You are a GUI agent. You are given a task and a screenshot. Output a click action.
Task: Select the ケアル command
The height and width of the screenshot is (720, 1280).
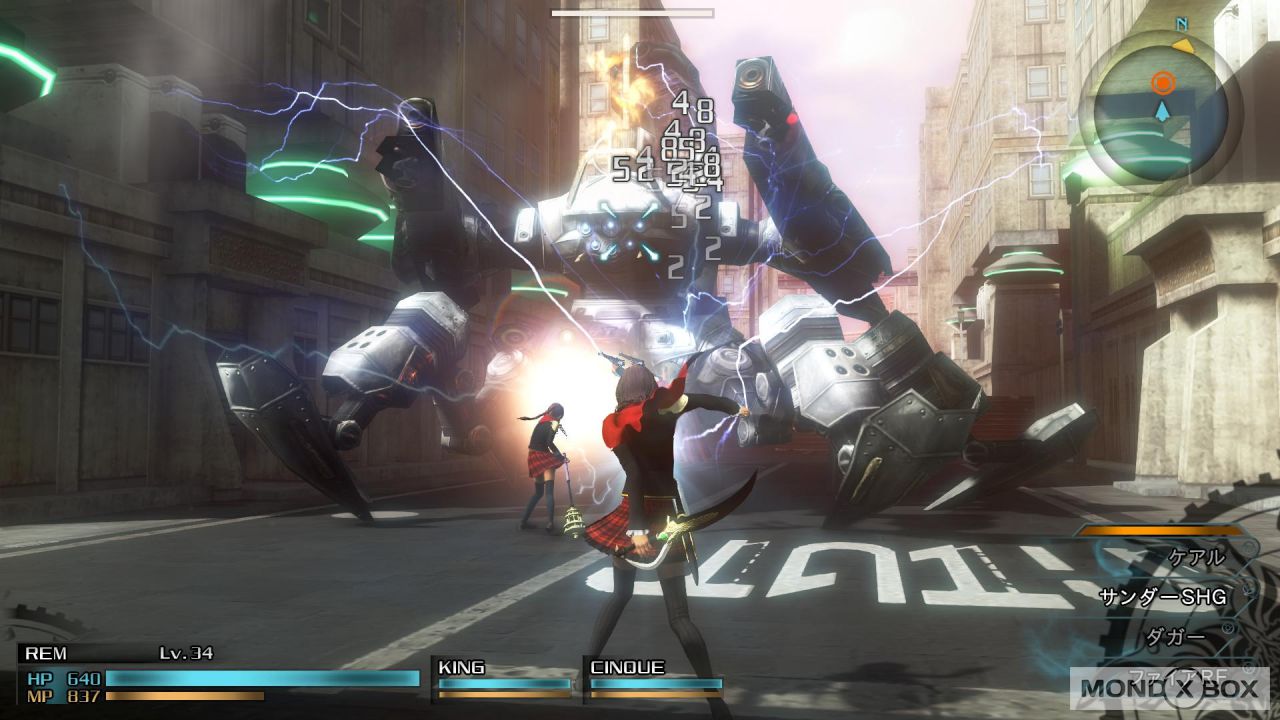point(1196,558)
